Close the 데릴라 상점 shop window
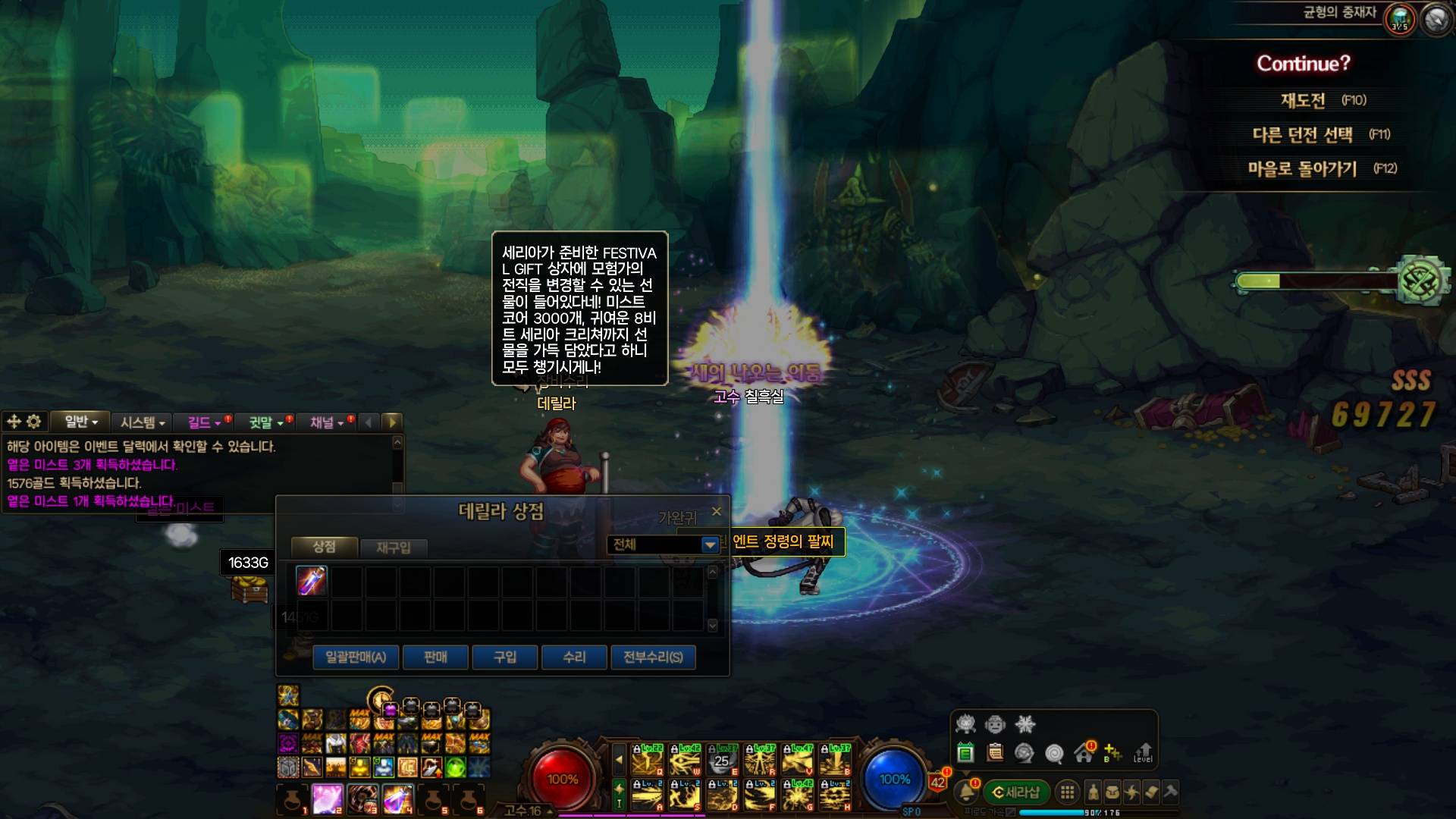The image size is (1456, 819). (x=717, y=512)
